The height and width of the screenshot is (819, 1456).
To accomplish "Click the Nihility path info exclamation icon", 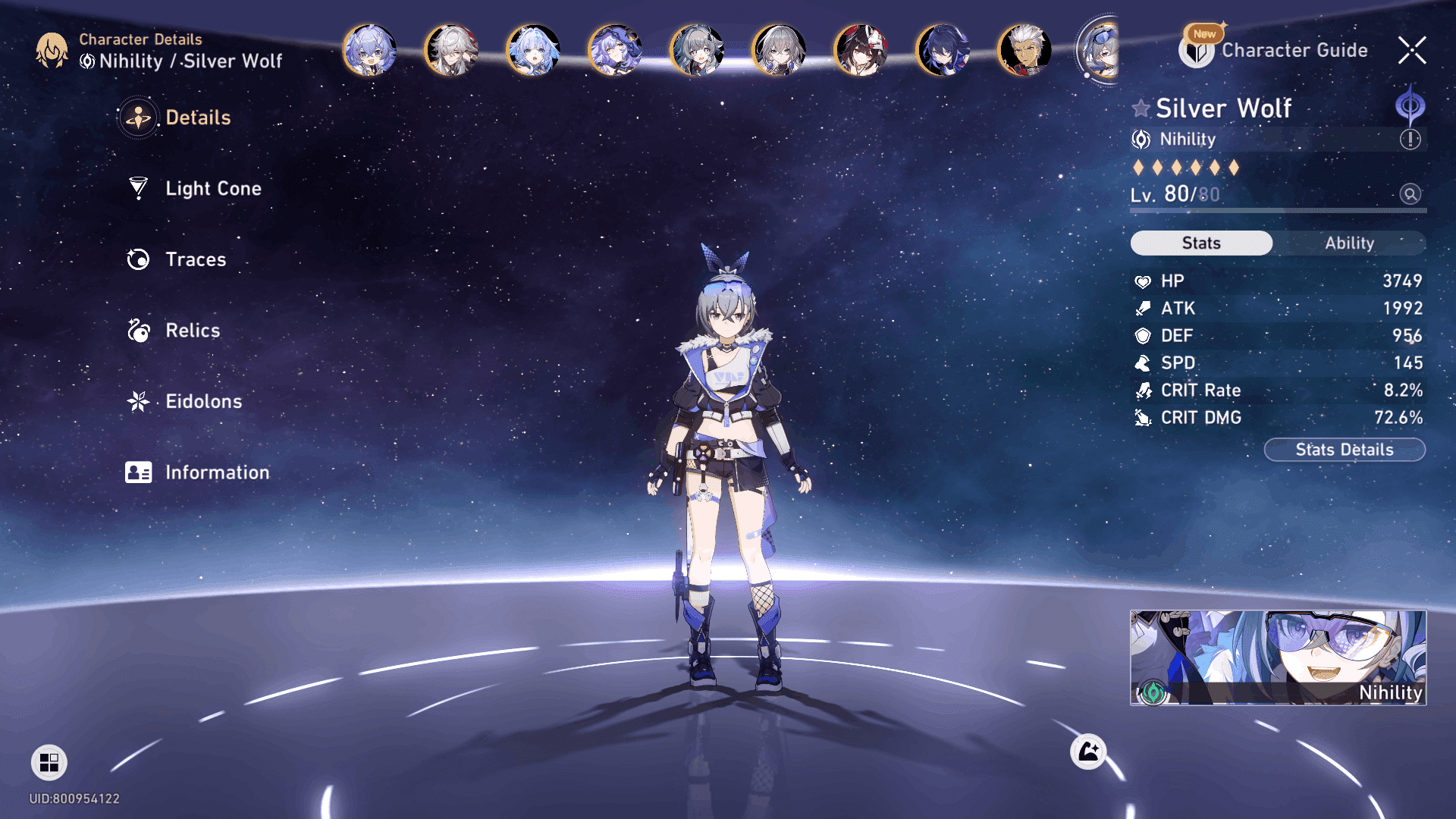I will (1410, 140).
